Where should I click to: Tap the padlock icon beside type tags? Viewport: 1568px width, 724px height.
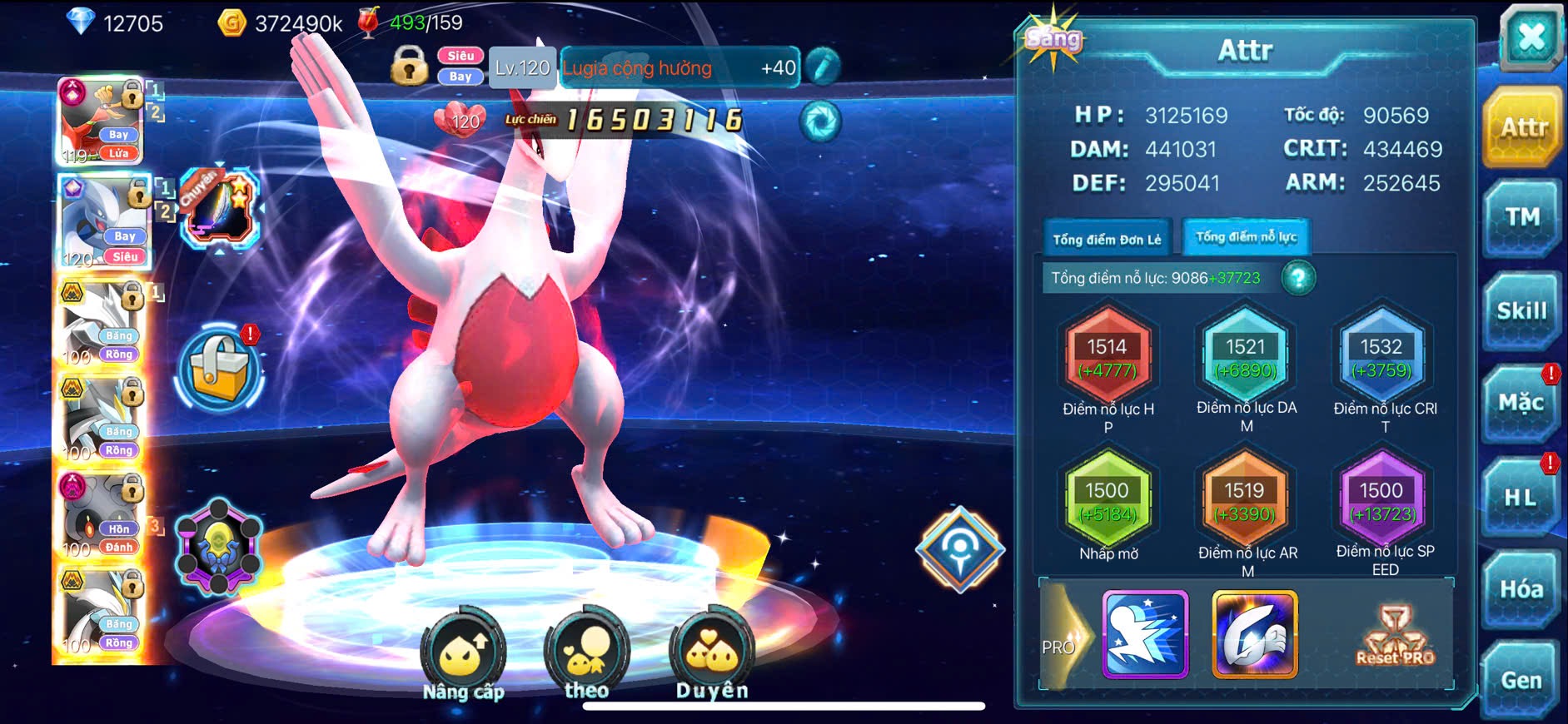[409, 66]
